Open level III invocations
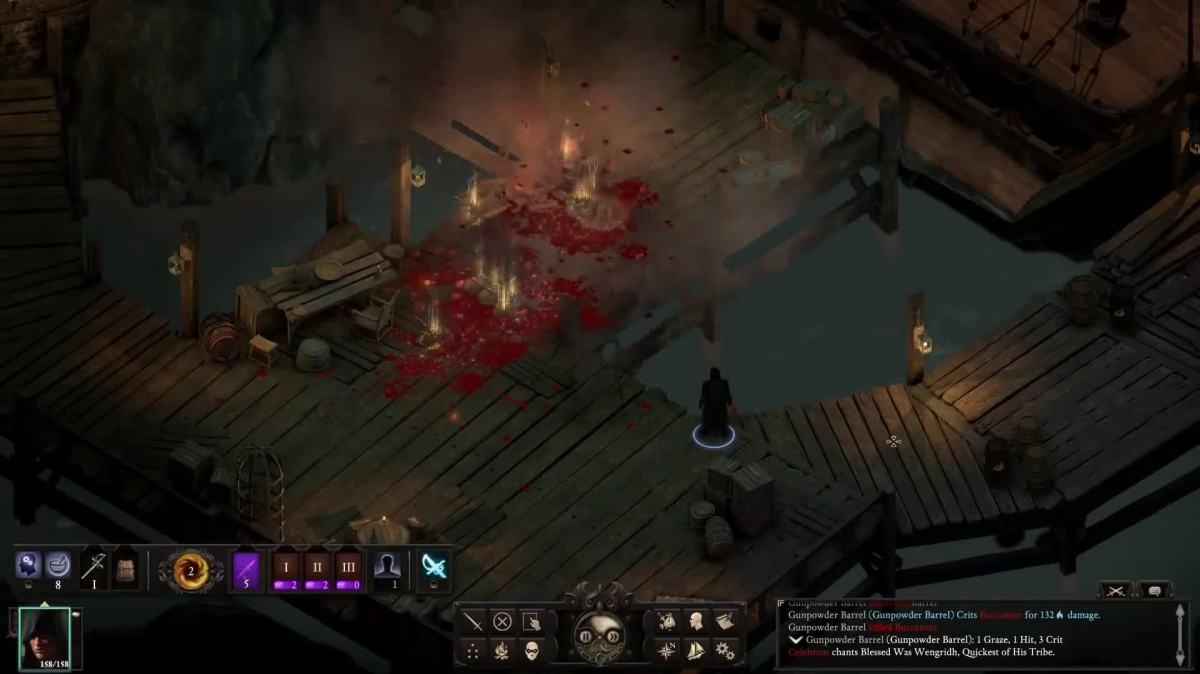This screenshot has width=1200, height=674. click(x=347, y=569)
